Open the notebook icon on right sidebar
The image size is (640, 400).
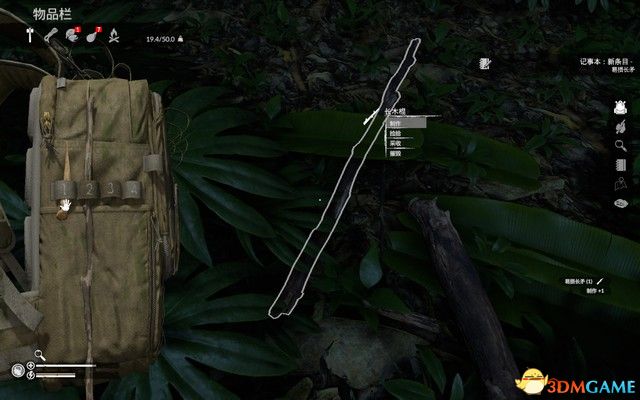tap(620, 165)
